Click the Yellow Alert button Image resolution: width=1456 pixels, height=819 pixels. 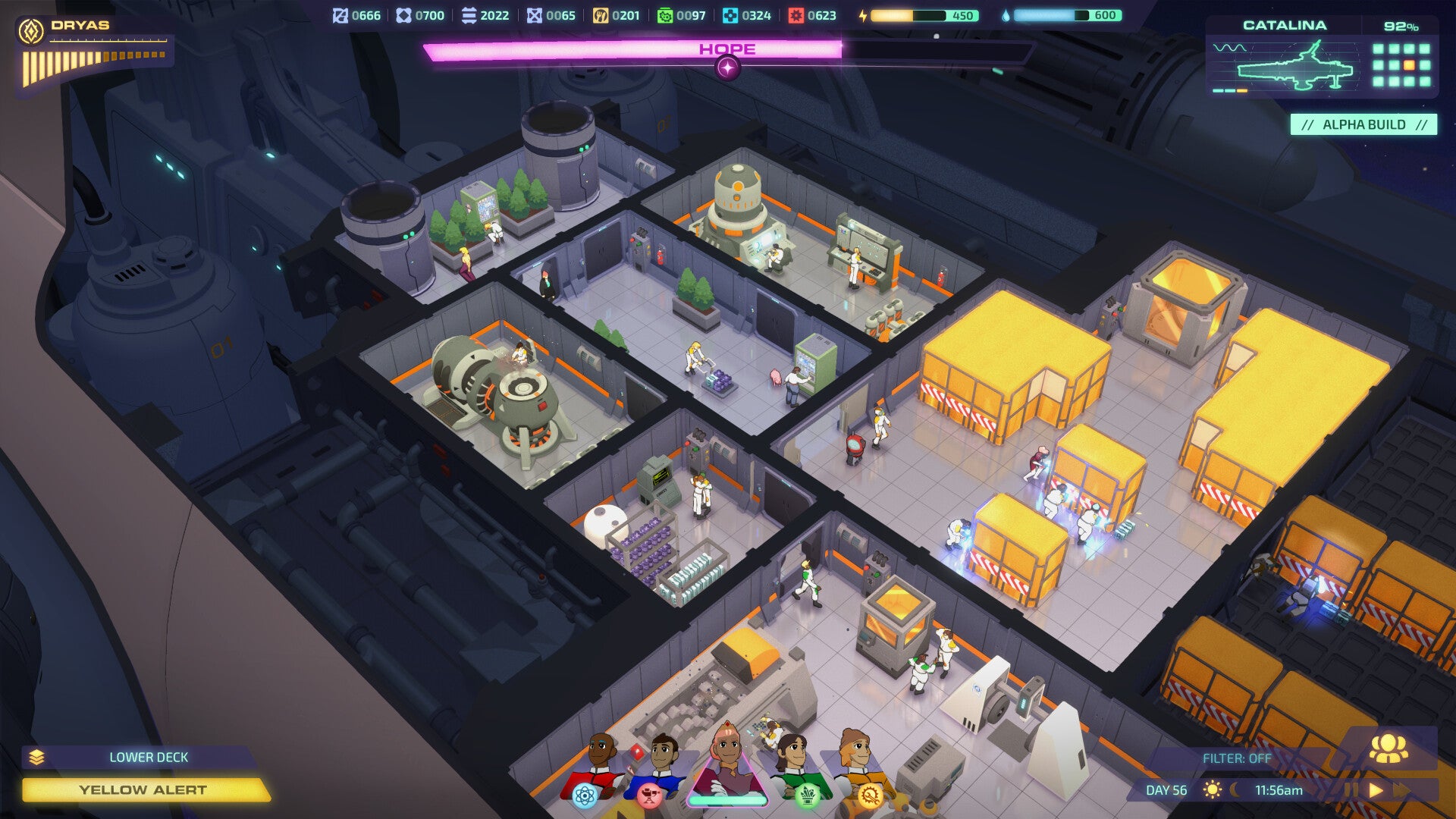pyautogui.click(x=144, y=789)
